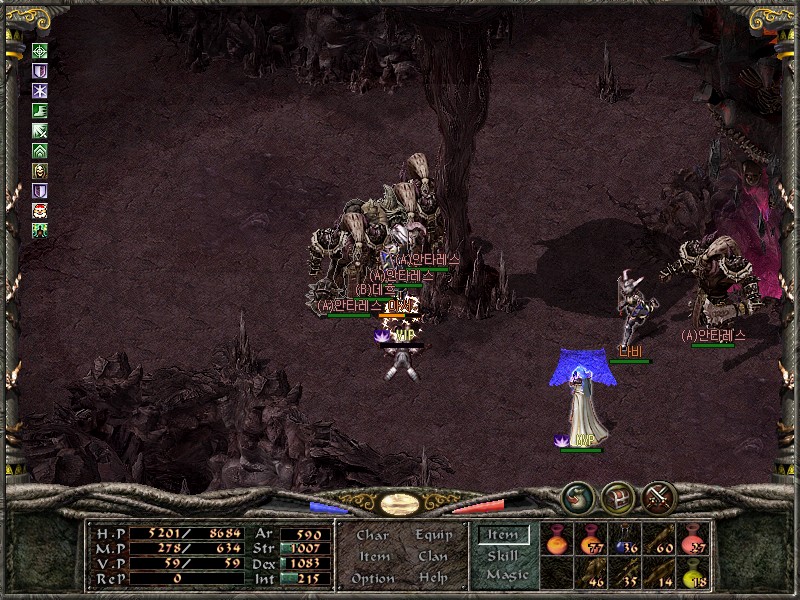Select the highlighted Item quickslot tab
Image resolution: width=800 pixels, height=600 pixels.
tap(503, 535)
